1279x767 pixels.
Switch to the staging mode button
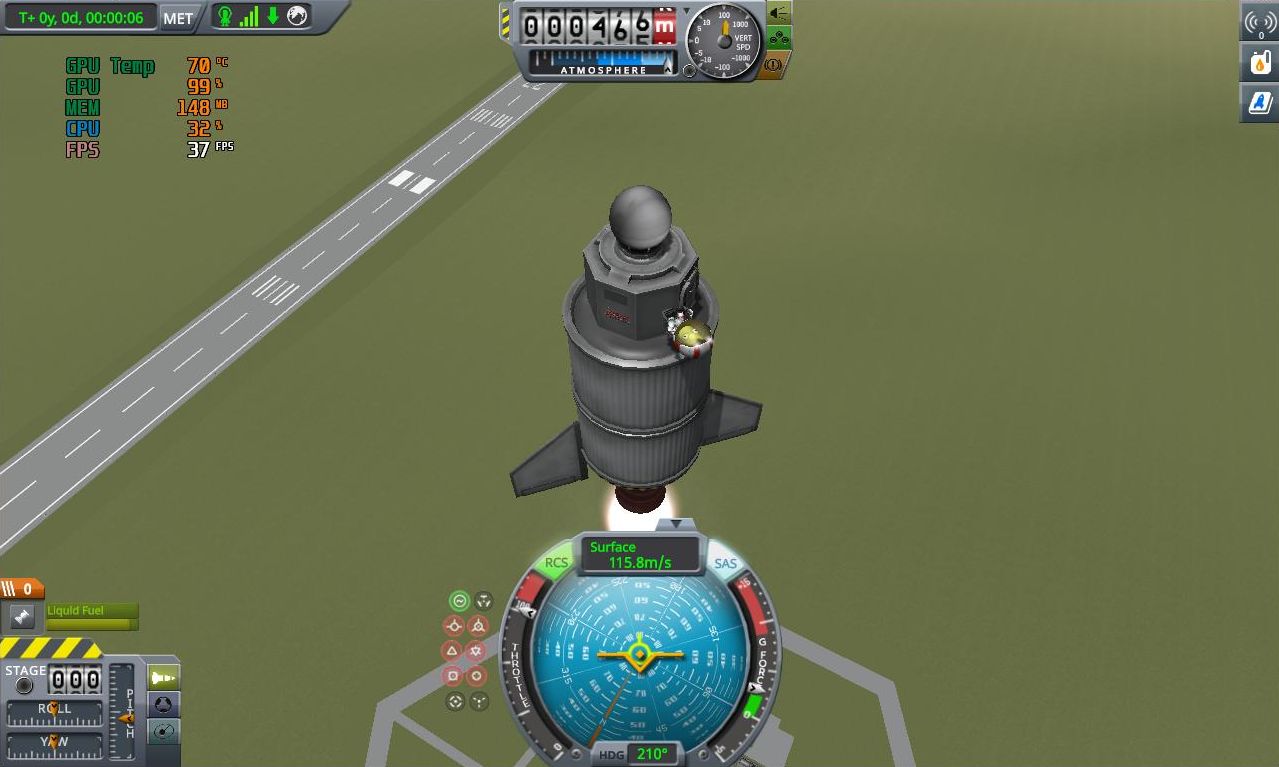[x=163, y=678]
